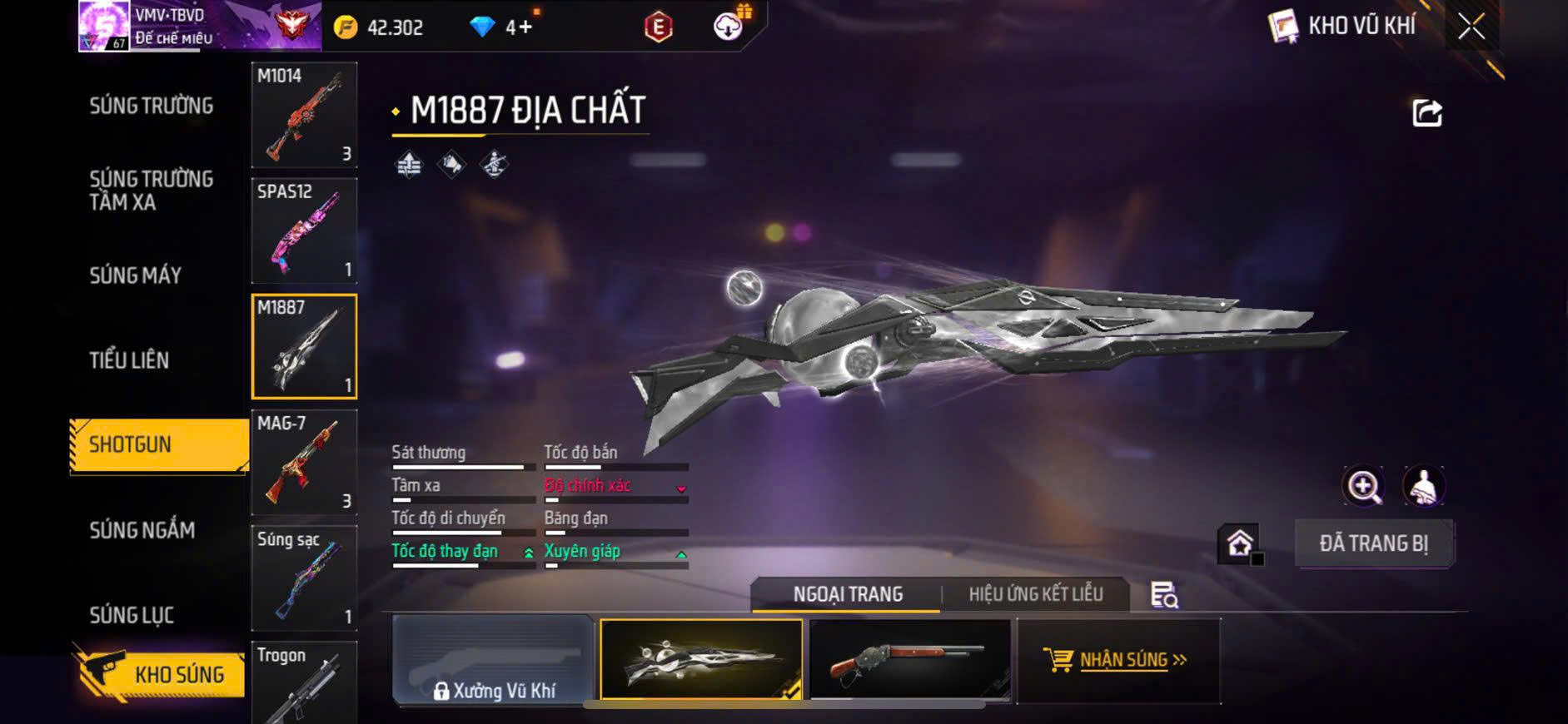The height and width of the screenshot is (724, 1568).
Task: Choose the Súng Ngắm category
Action: pyautogui.click(x=142, y=530)
